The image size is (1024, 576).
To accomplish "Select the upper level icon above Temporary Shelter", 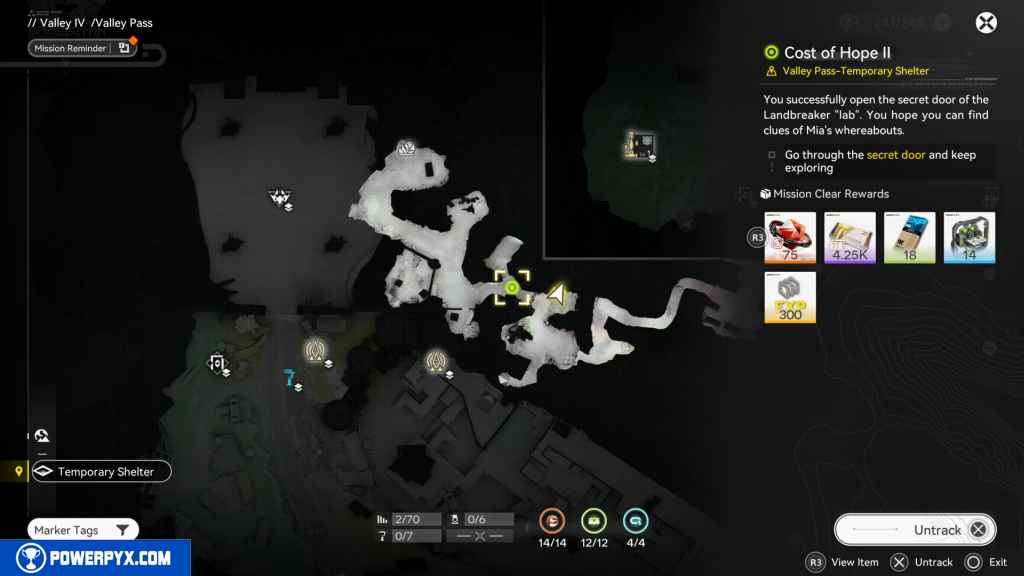I will pos(42,436).
